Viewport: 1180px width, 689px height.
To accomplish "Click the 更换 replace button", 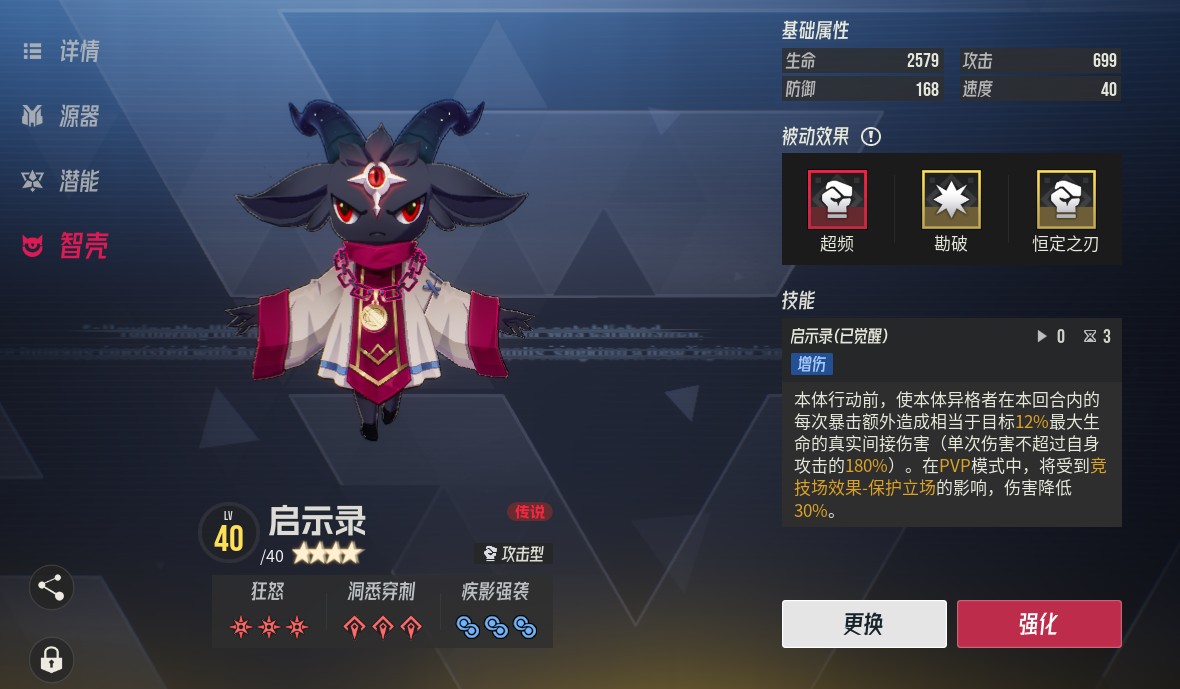I will coord(864,624).
